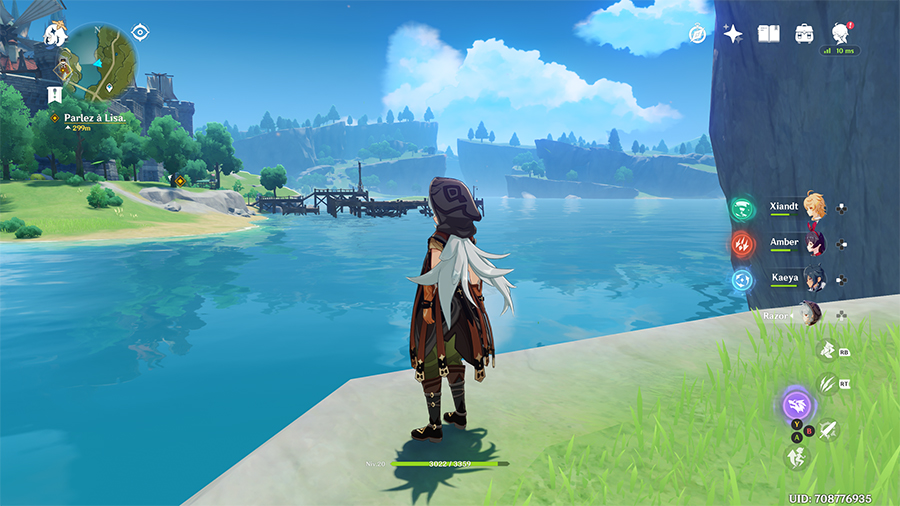Open the Wish star icon
This screenshot has height=506, width=900.
click(x=733, y=34)
